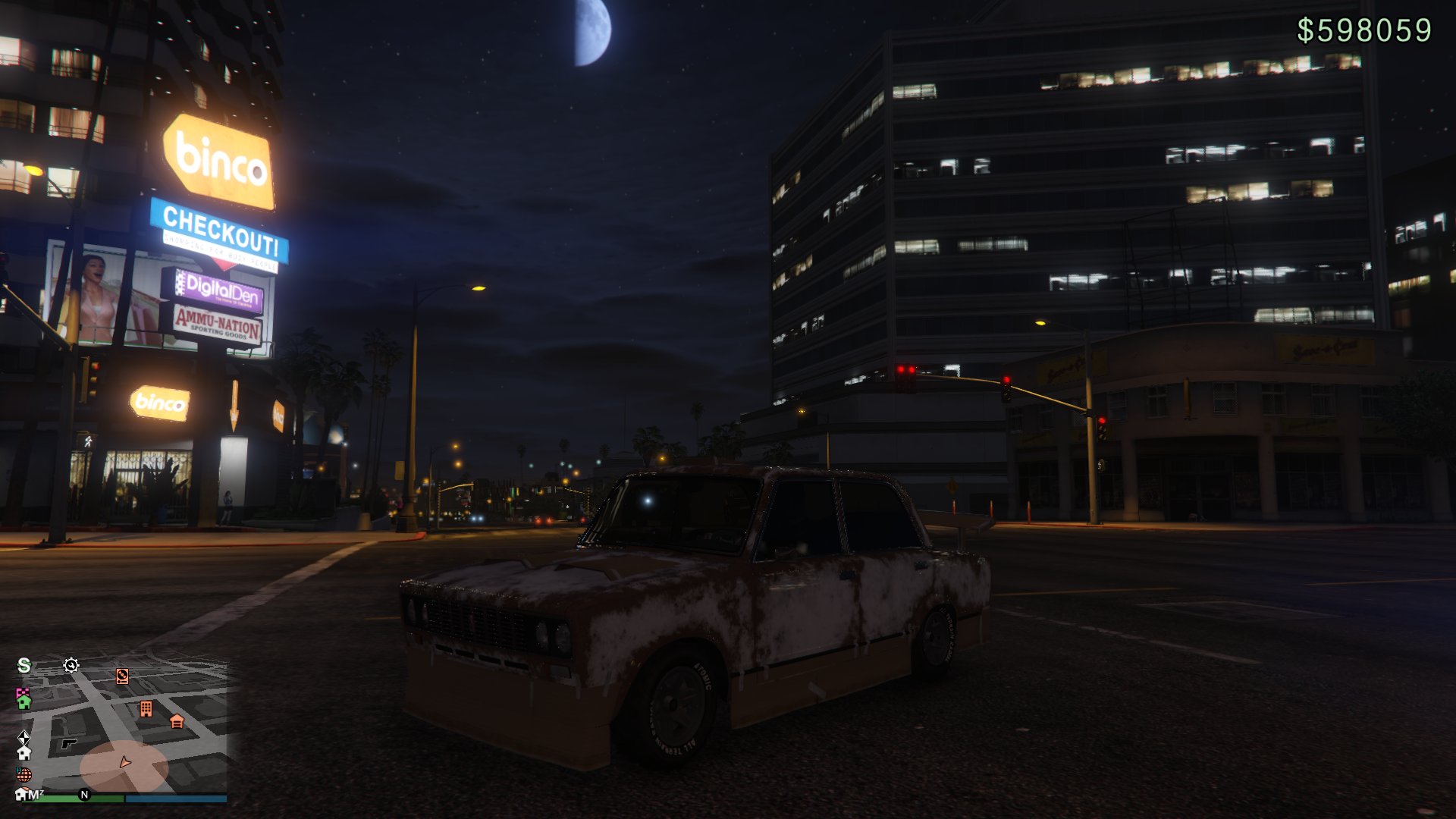This screenshot has height=819, width=1456.
Task: Select the black-and-white diamond map marker
Action: [24, 736]
